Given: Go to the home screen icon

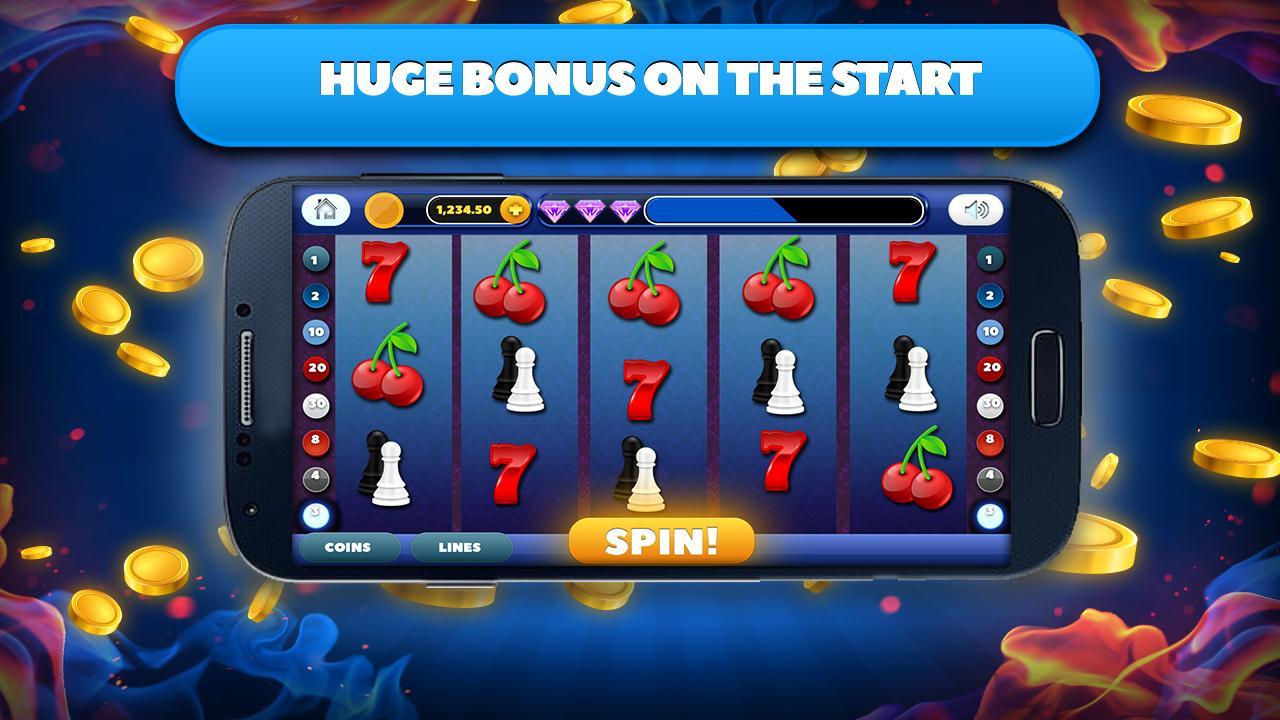Looking at the screenshot, I should pyautogui.click(x=325, y=209).
